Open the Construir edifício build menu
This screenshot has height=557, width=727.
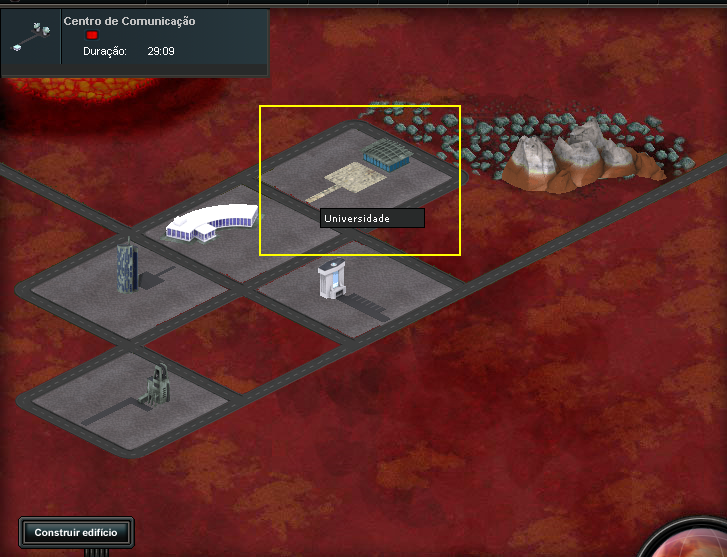[x=76, y=532]
